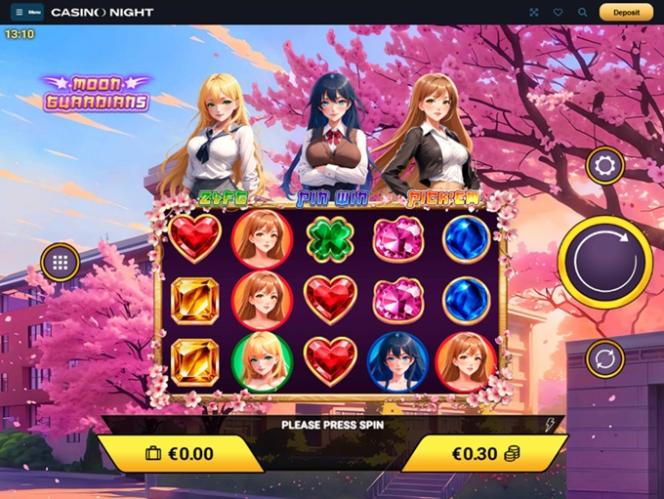
Task: Open the gear settings button
Action: [605, 166]
